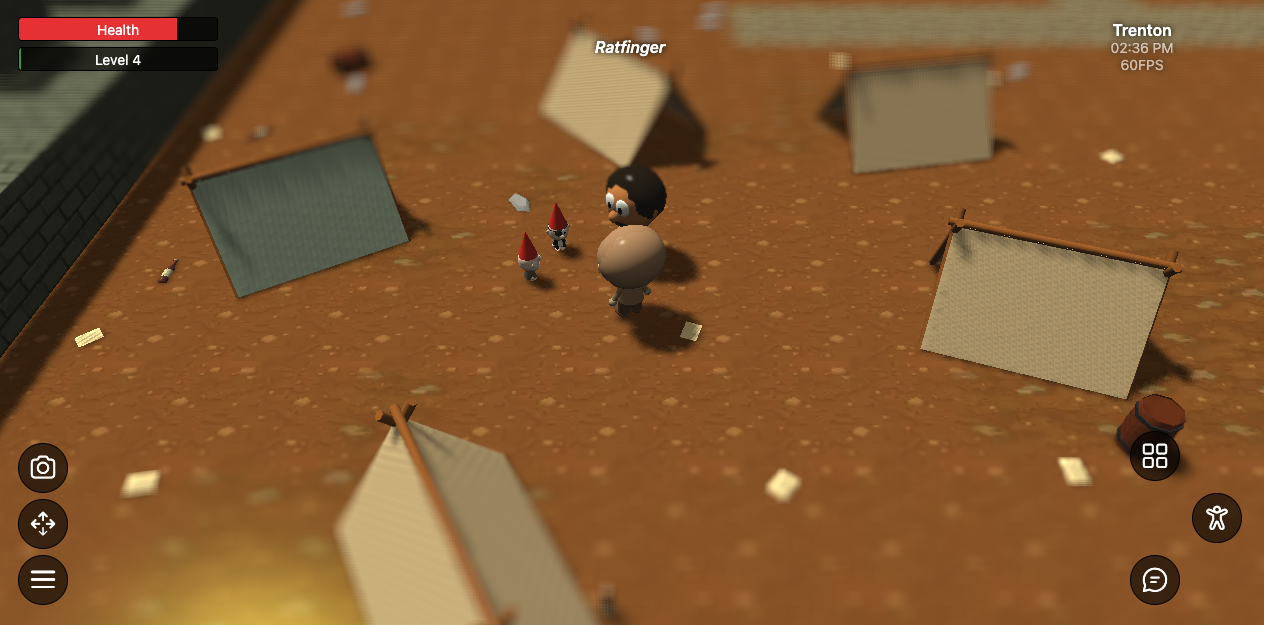This screenshot has width=1264, height=625.
Task: Open the chat speech bubble
Action: 1155,580
